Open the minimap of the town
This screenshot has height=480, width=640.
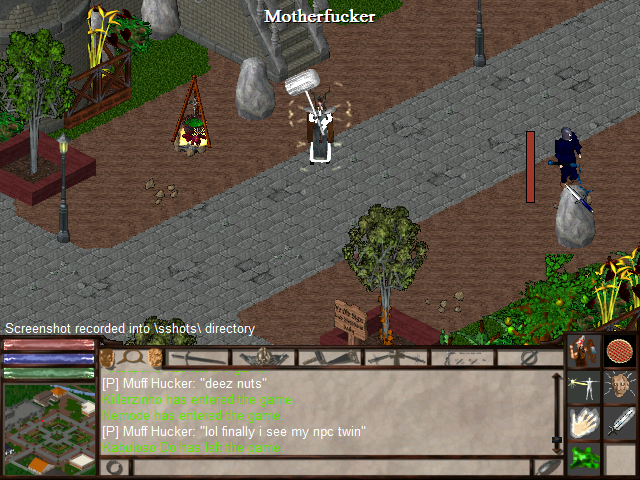(48, 429)
